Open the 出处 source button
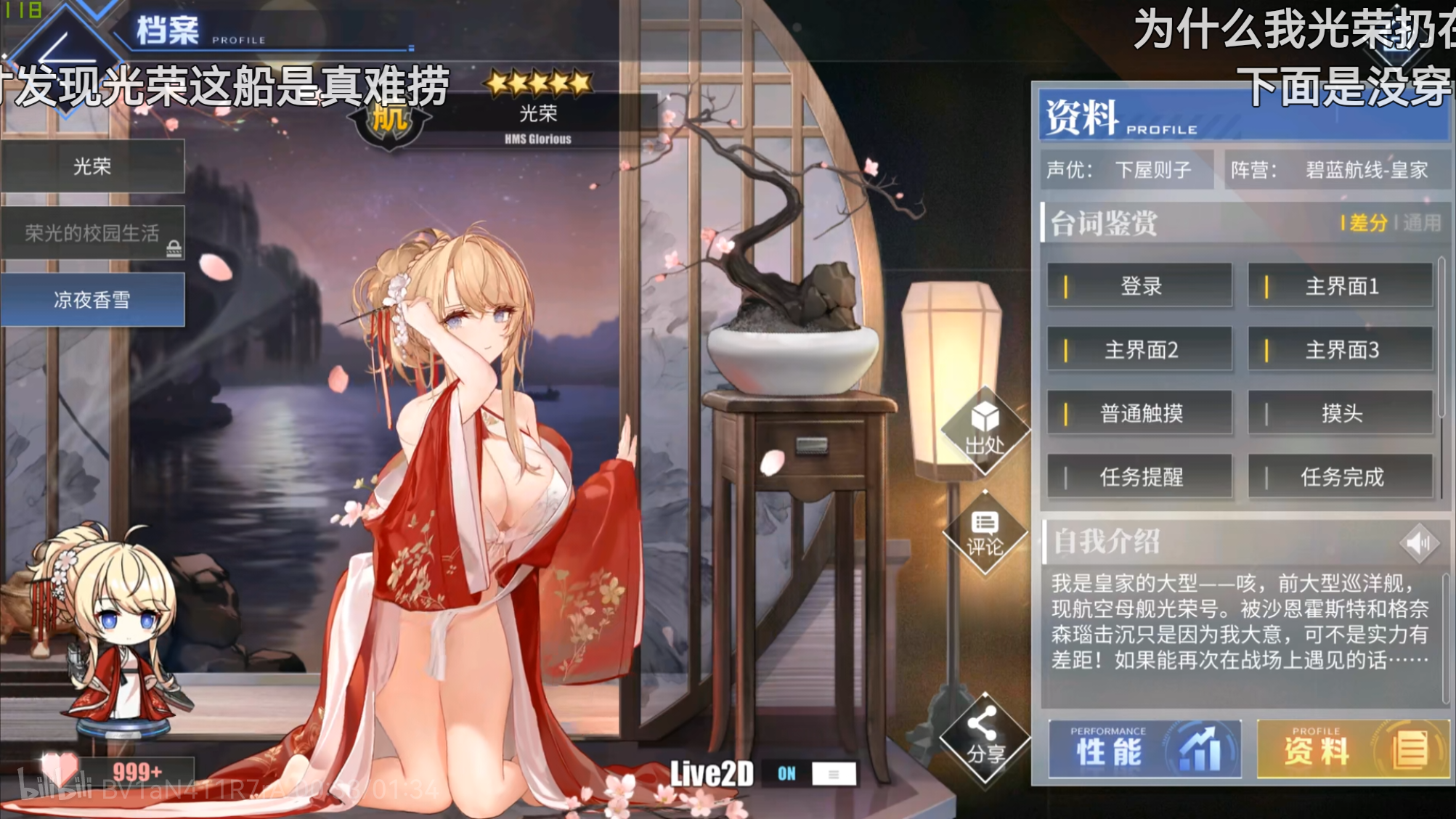The width and height of the screenshot is (1456, 819). tap(985, 430)
